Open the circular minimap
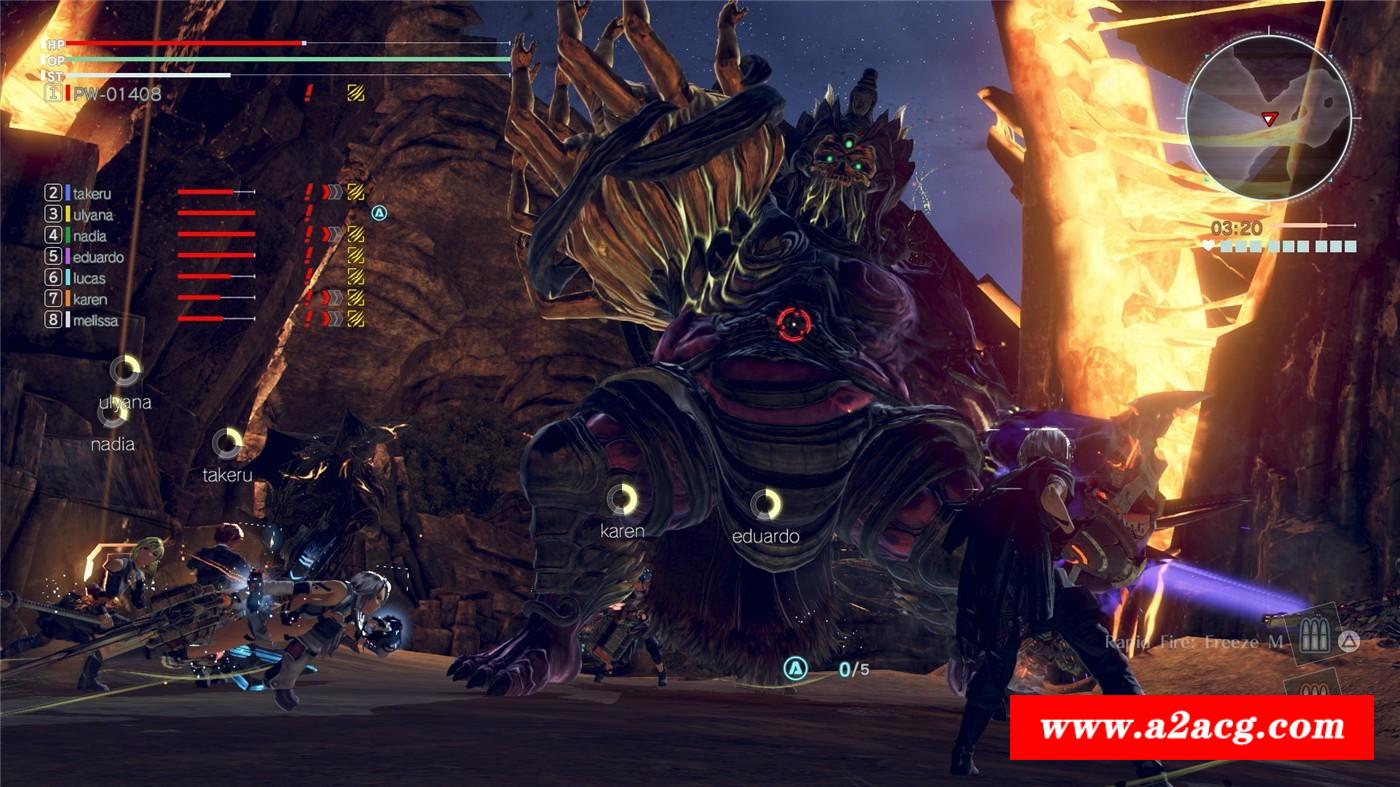This screenshot has width=1400, height=787. click(x=1268, y=111)
